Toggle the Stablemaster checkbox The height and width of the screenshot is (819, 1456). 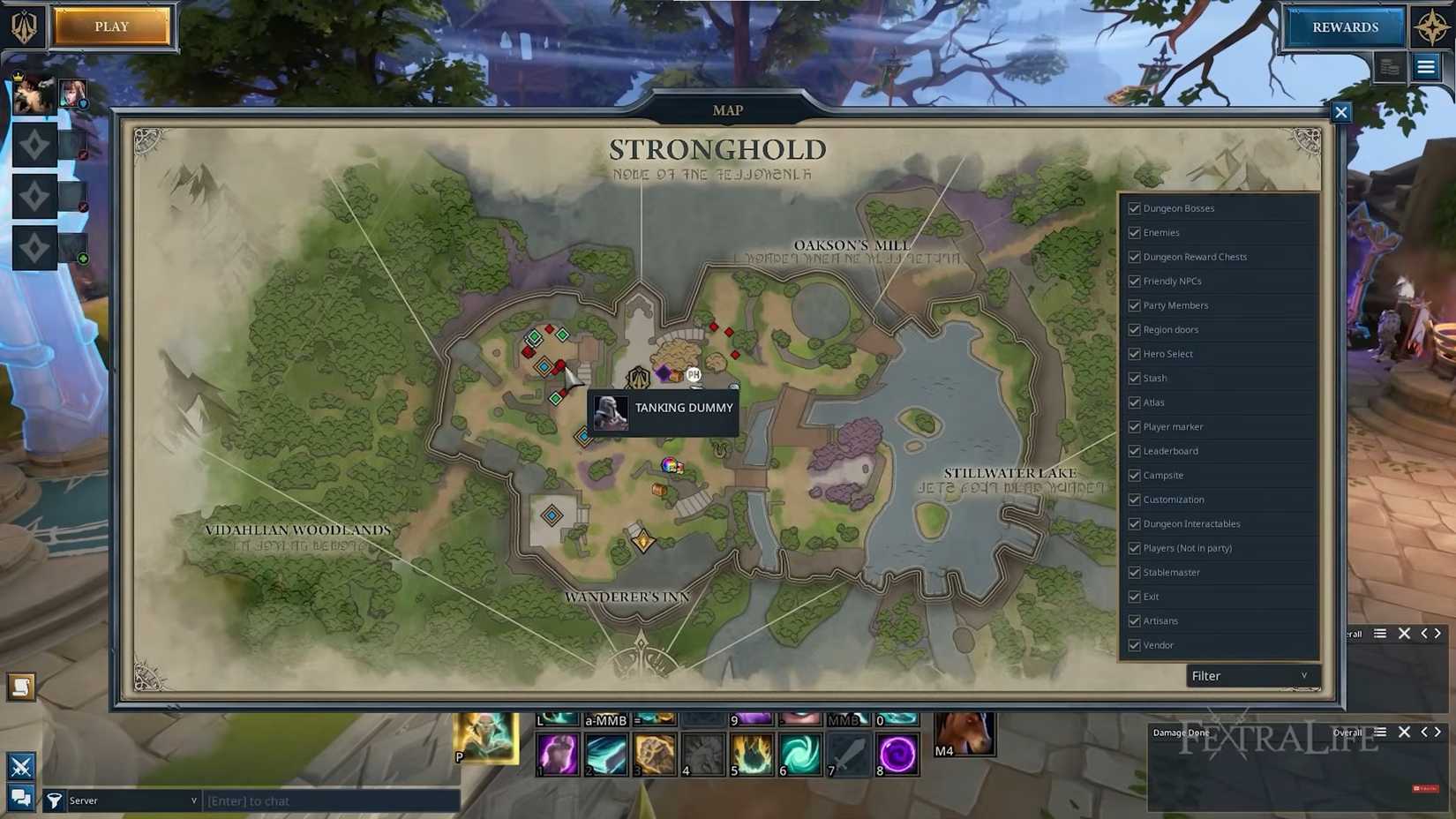(x=1134, y=573)
